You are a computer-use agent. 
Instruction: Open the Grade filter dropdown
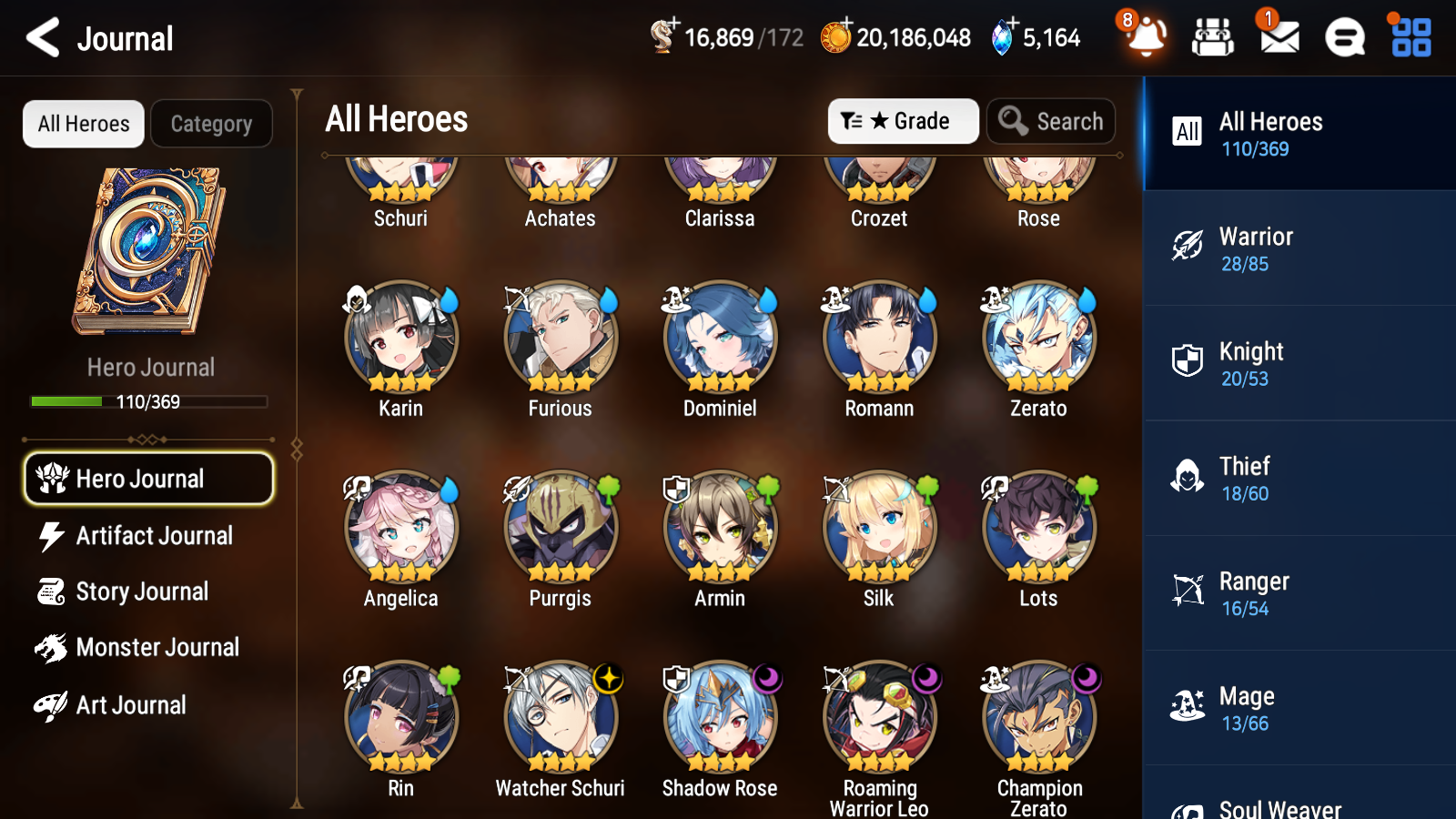pyautogui.click(x=903, y=120)
